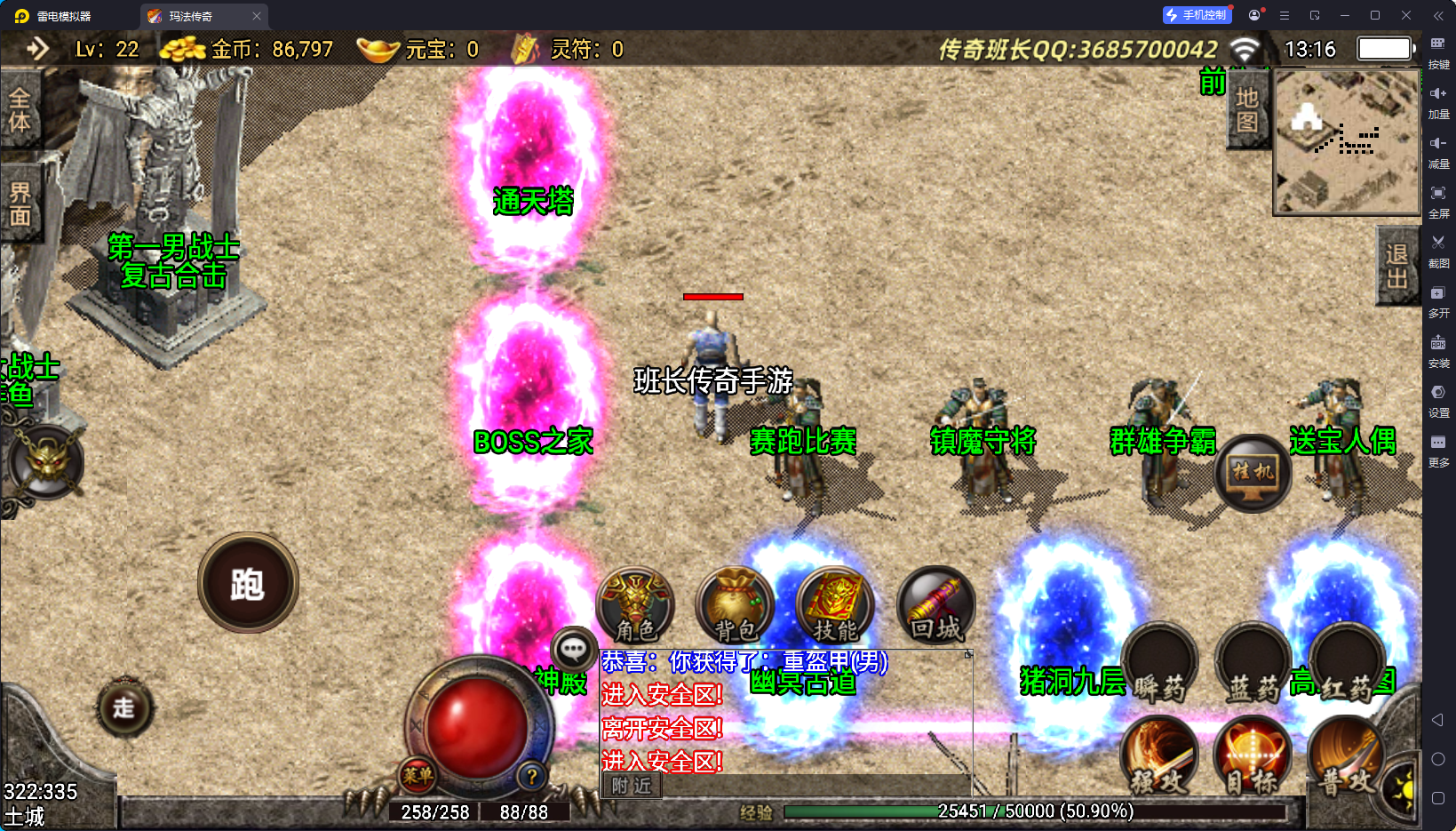The height and width of the screenshot is (831, 1456).
Task: Switch to 走 walk mode
Action: pyautogui.click(x=124, y=707)
